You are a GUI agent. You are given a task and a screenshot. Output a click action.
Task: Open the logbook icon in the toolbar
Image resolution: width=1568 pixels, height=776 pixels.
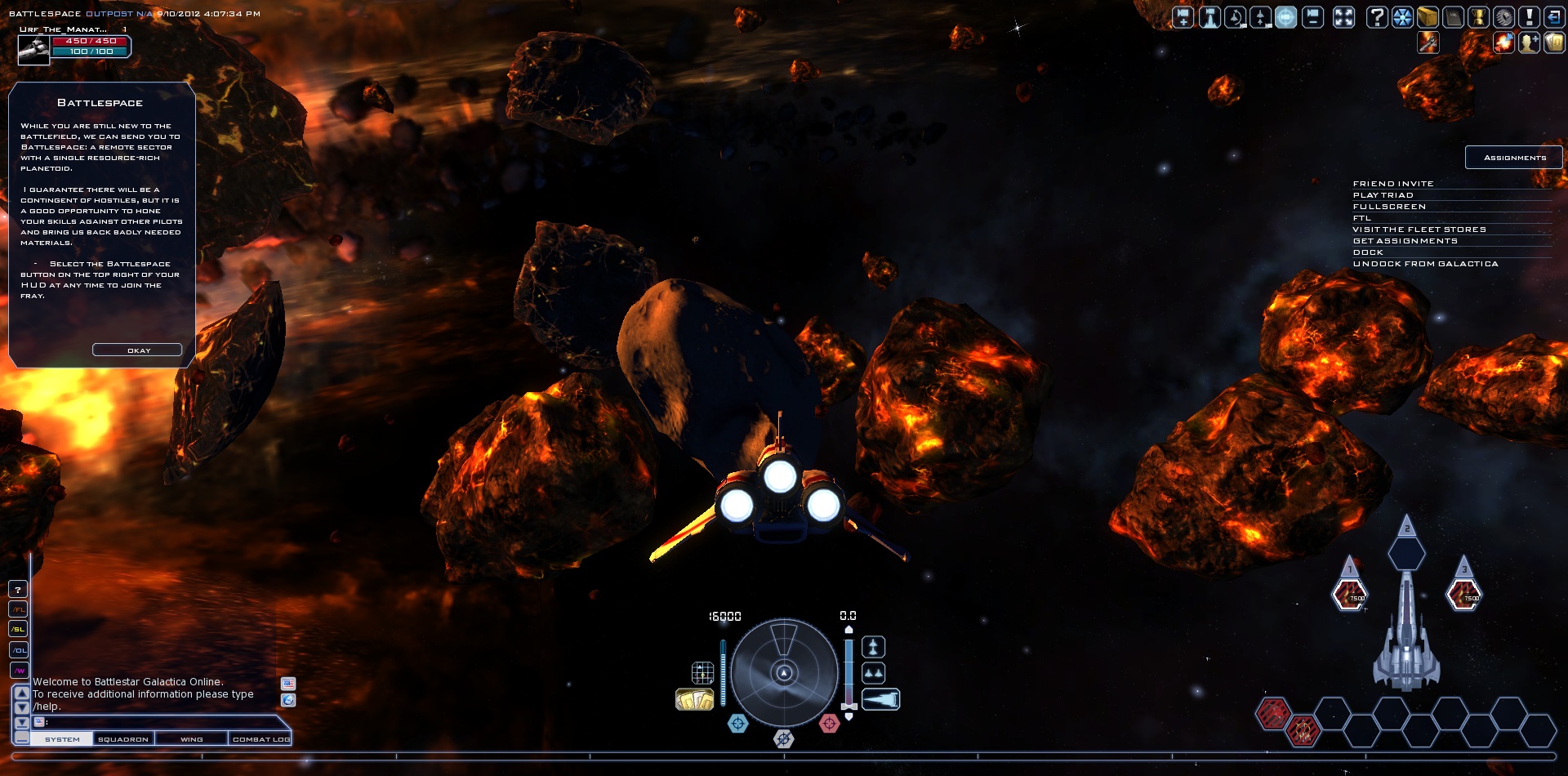tap(1454, 16)
